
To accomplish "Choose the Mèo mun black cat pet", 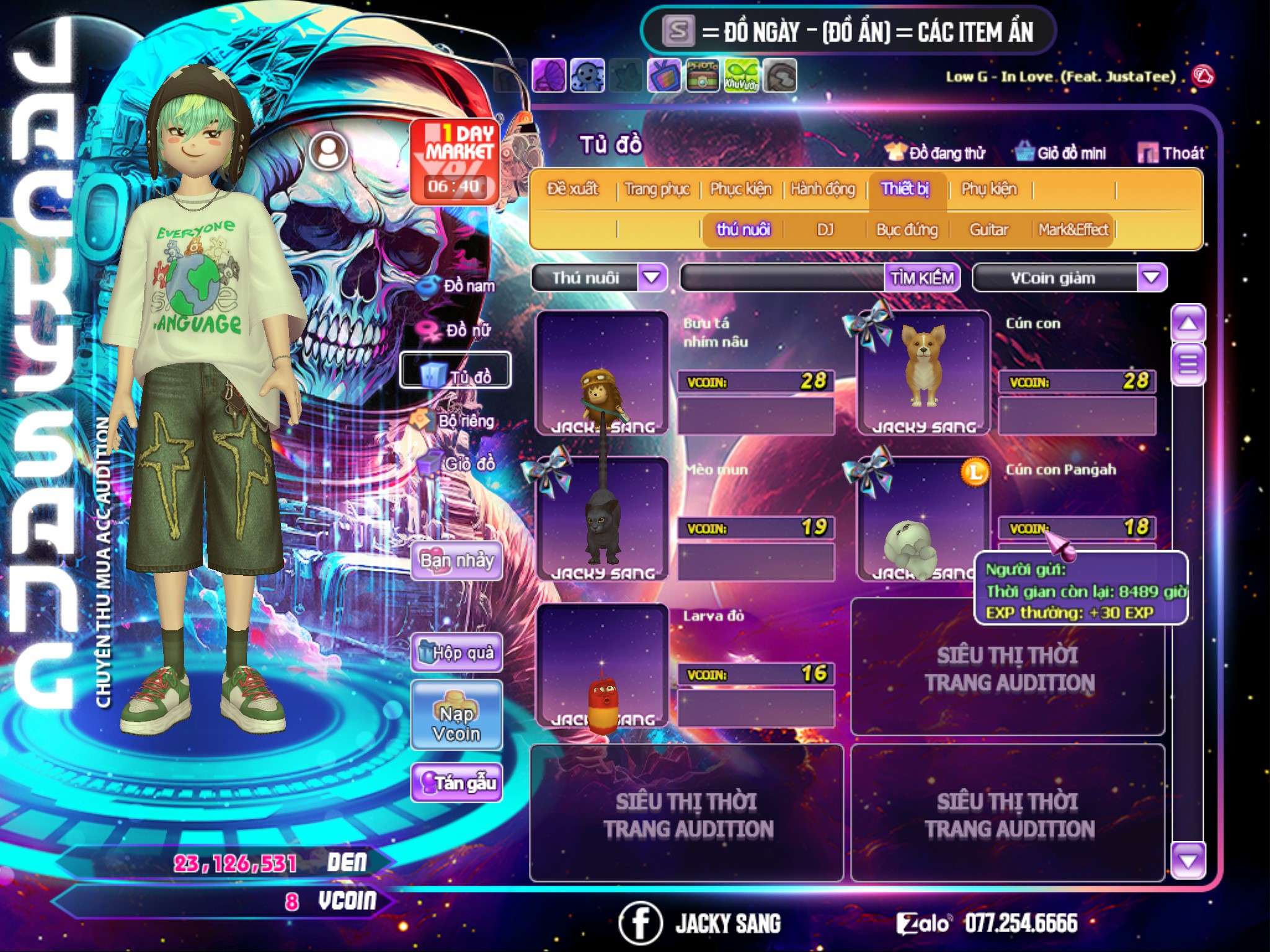I will point(602,519).
